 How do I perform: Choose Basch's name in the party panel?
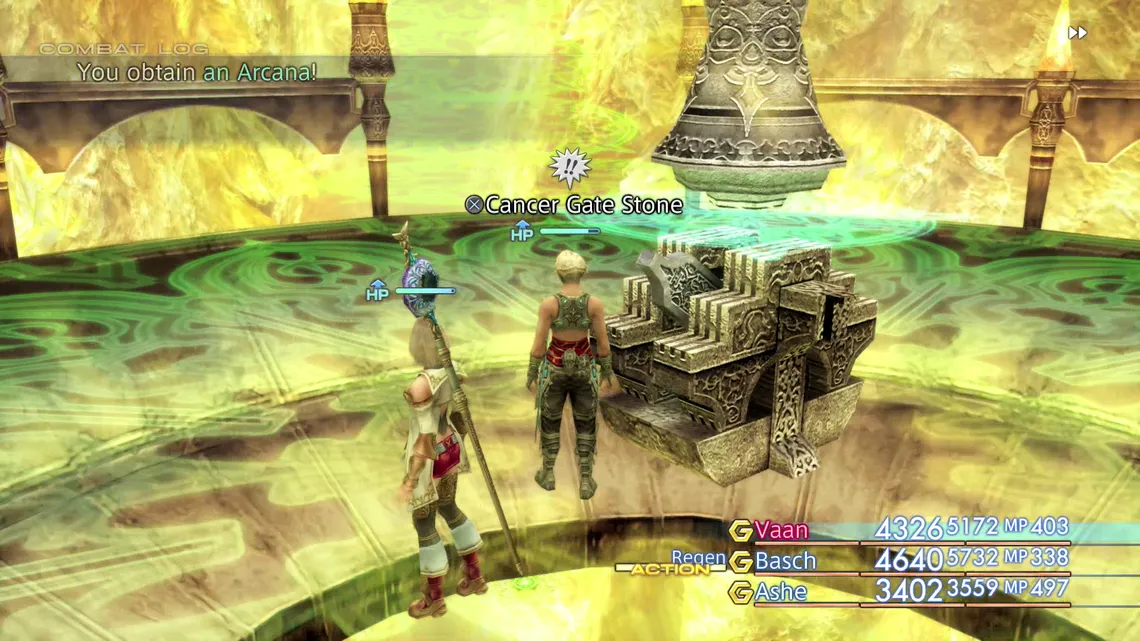click(785, 561)
